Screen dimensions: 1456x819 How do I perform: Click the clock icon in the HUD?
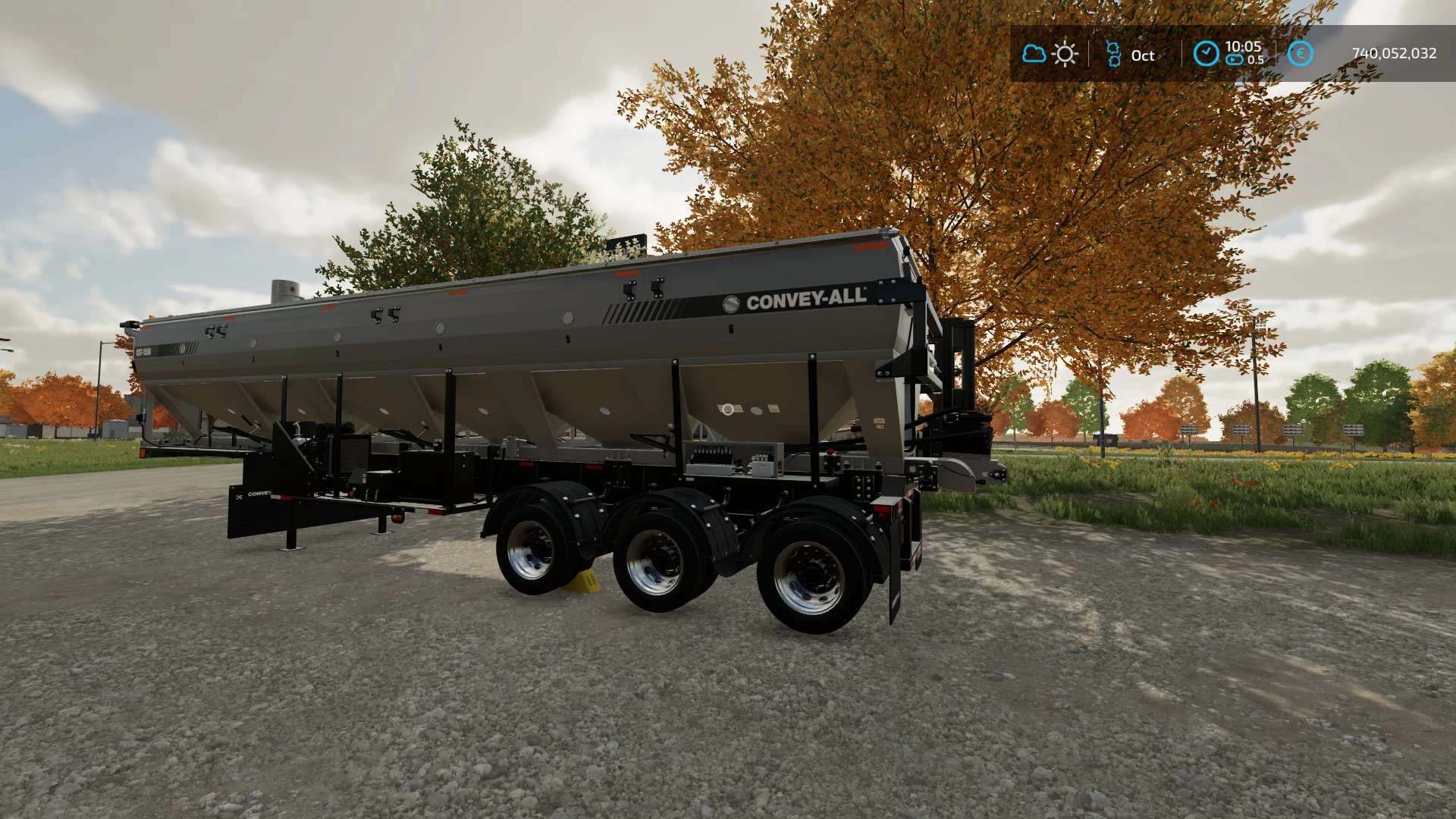(1206, 54)
